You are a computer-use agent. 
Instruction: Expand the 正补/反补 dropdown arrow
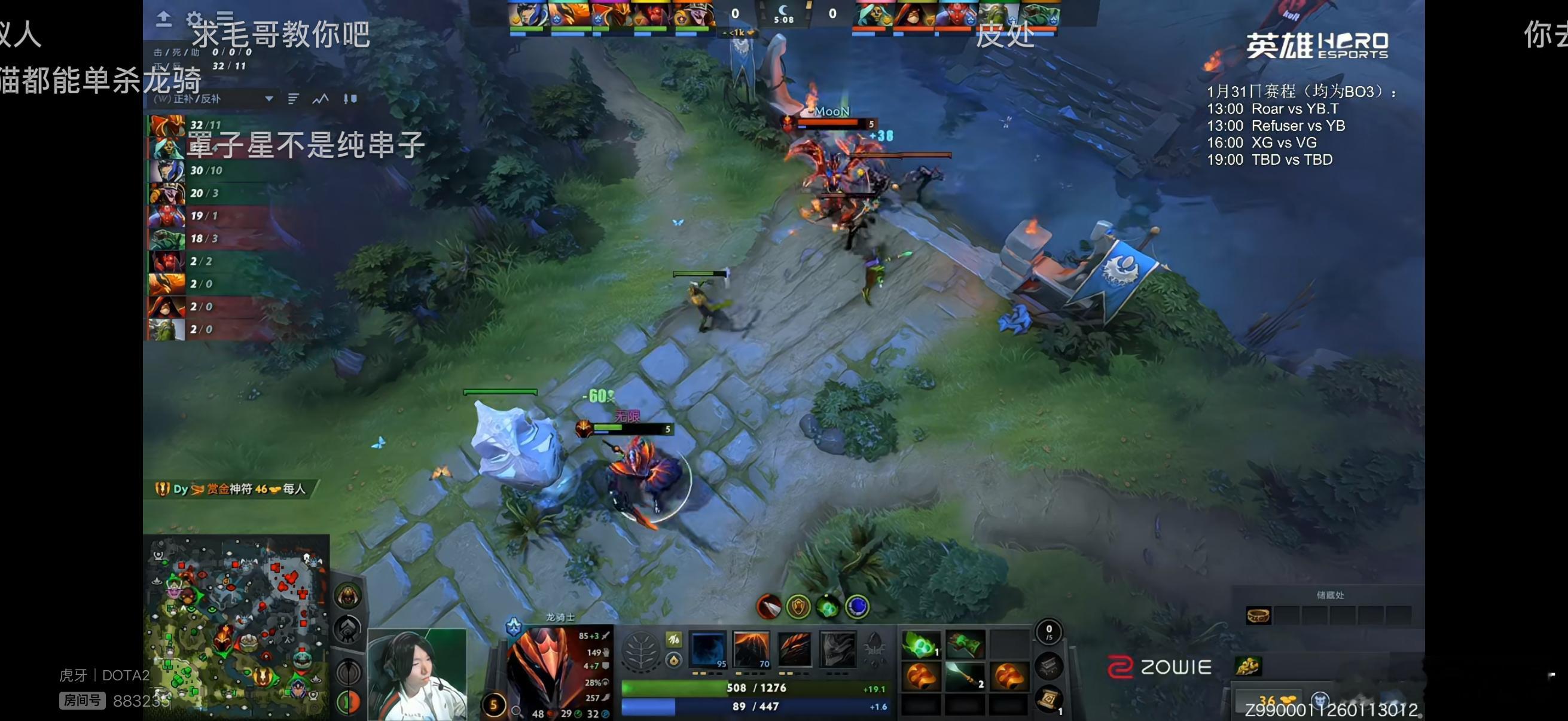click(269, 99)
